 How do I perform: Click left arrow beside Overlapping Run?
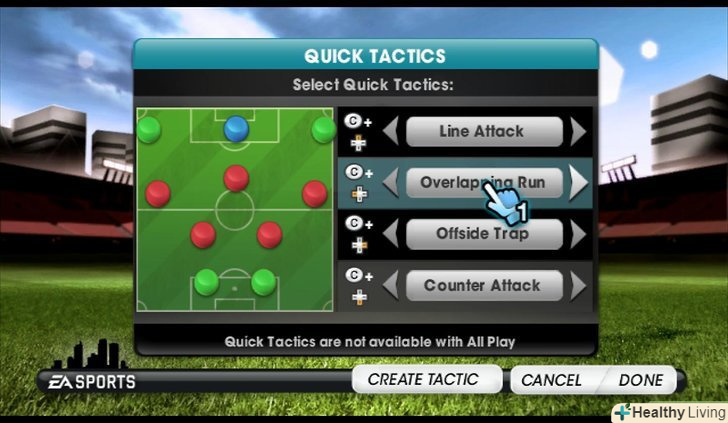(392, 182)
